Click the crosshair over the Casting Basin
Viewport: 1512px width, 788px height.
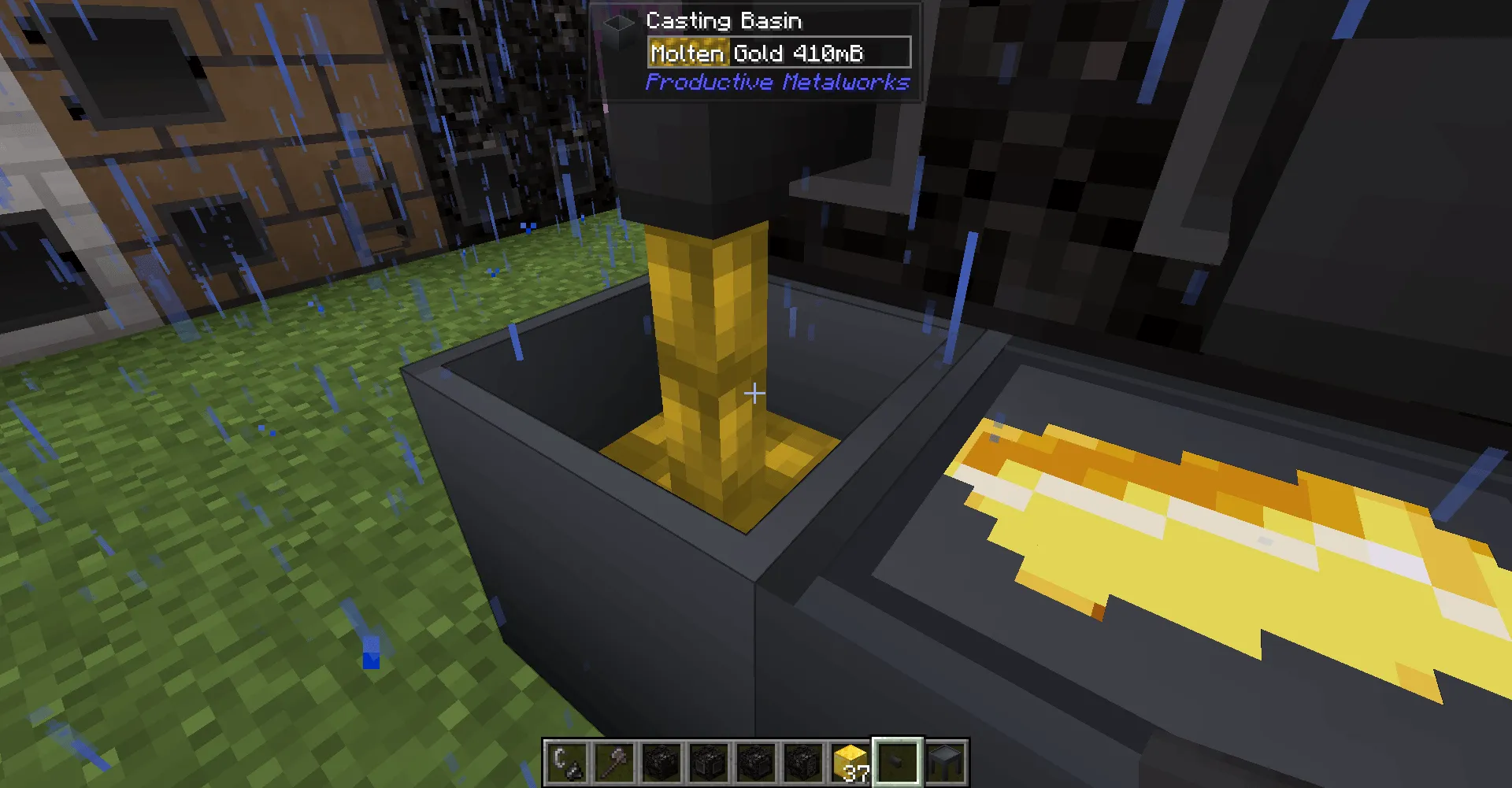(754, 392)
